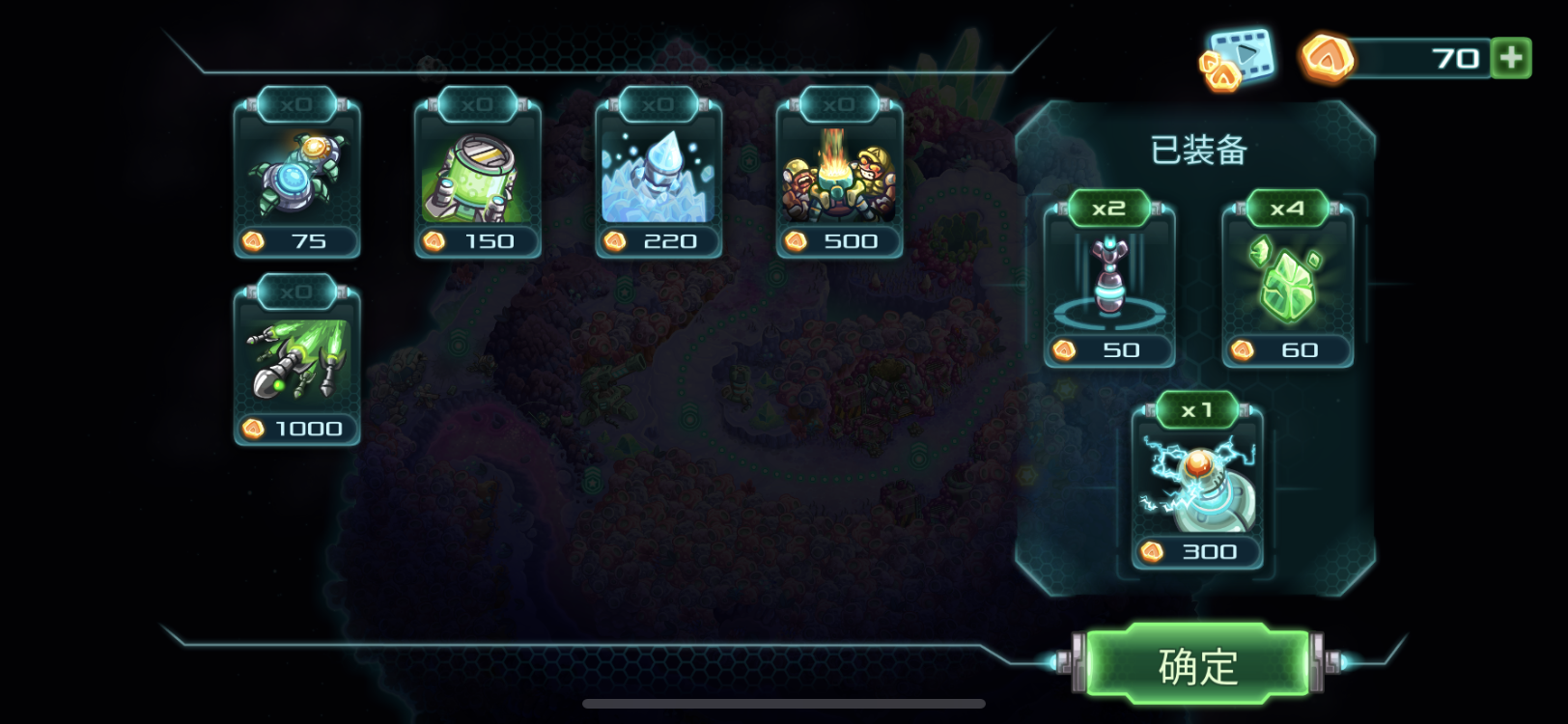This screenshot has height=724, width=1568.
Task: Select the green canister item costing 150
Action: click(478, 178)
